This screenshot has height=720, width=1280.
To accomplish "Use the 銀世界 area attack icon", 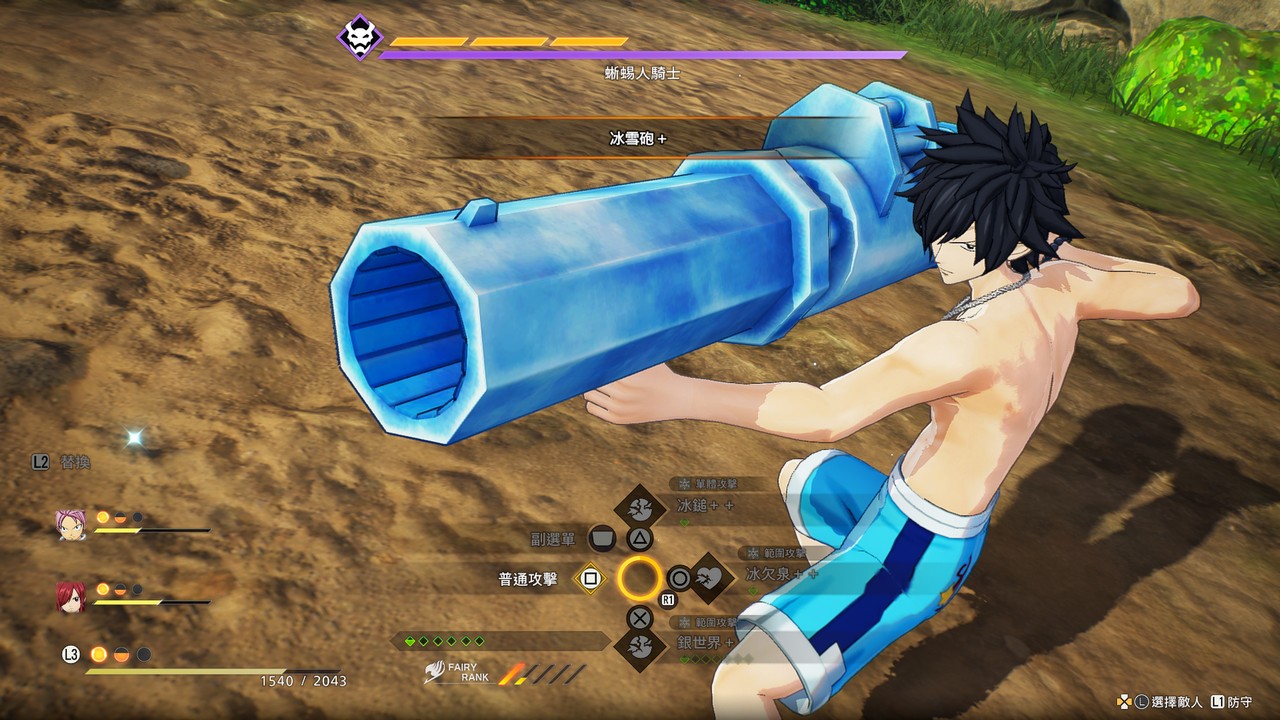I will [x=640, y=646].
